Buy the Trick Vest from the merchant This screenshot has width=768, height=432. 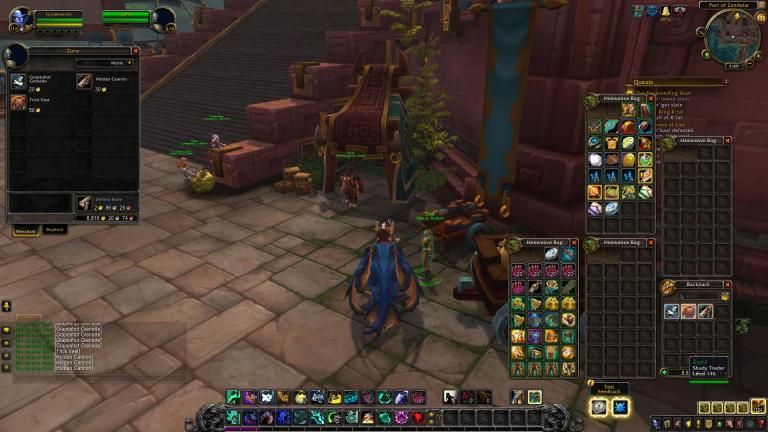20,102
